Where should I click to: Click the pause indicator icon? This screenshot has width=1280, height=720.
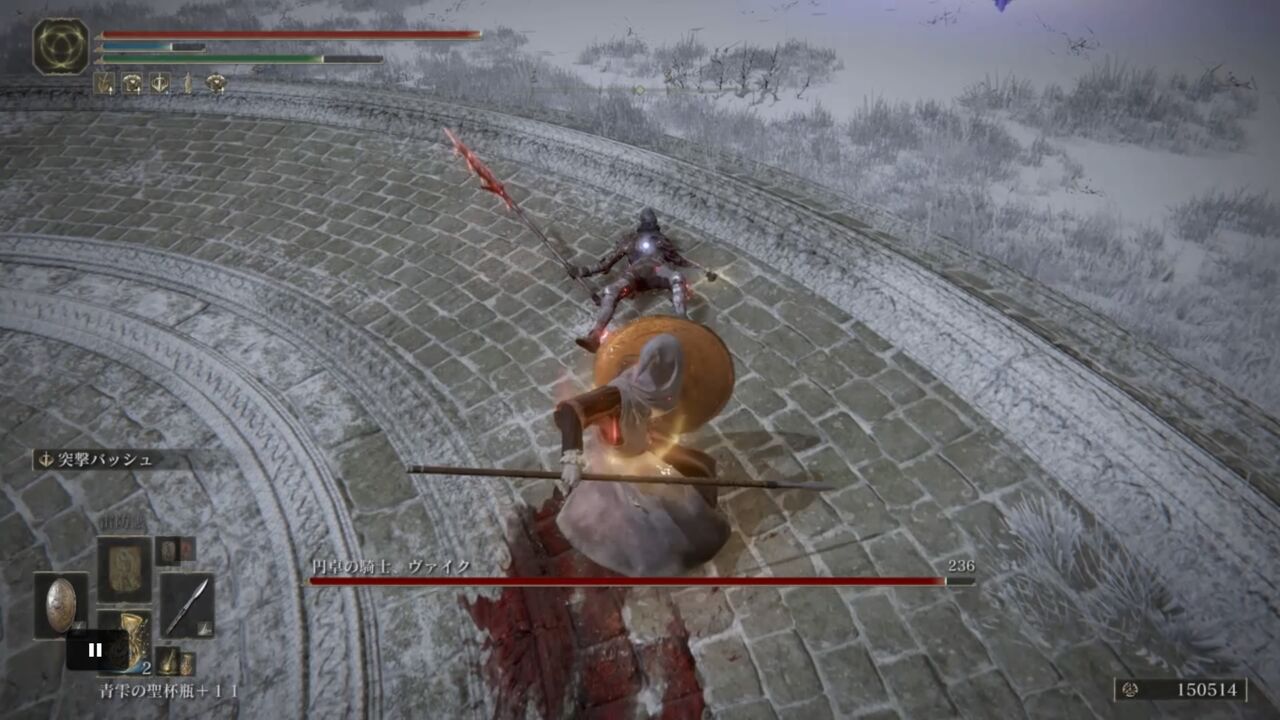coord(96,648)
